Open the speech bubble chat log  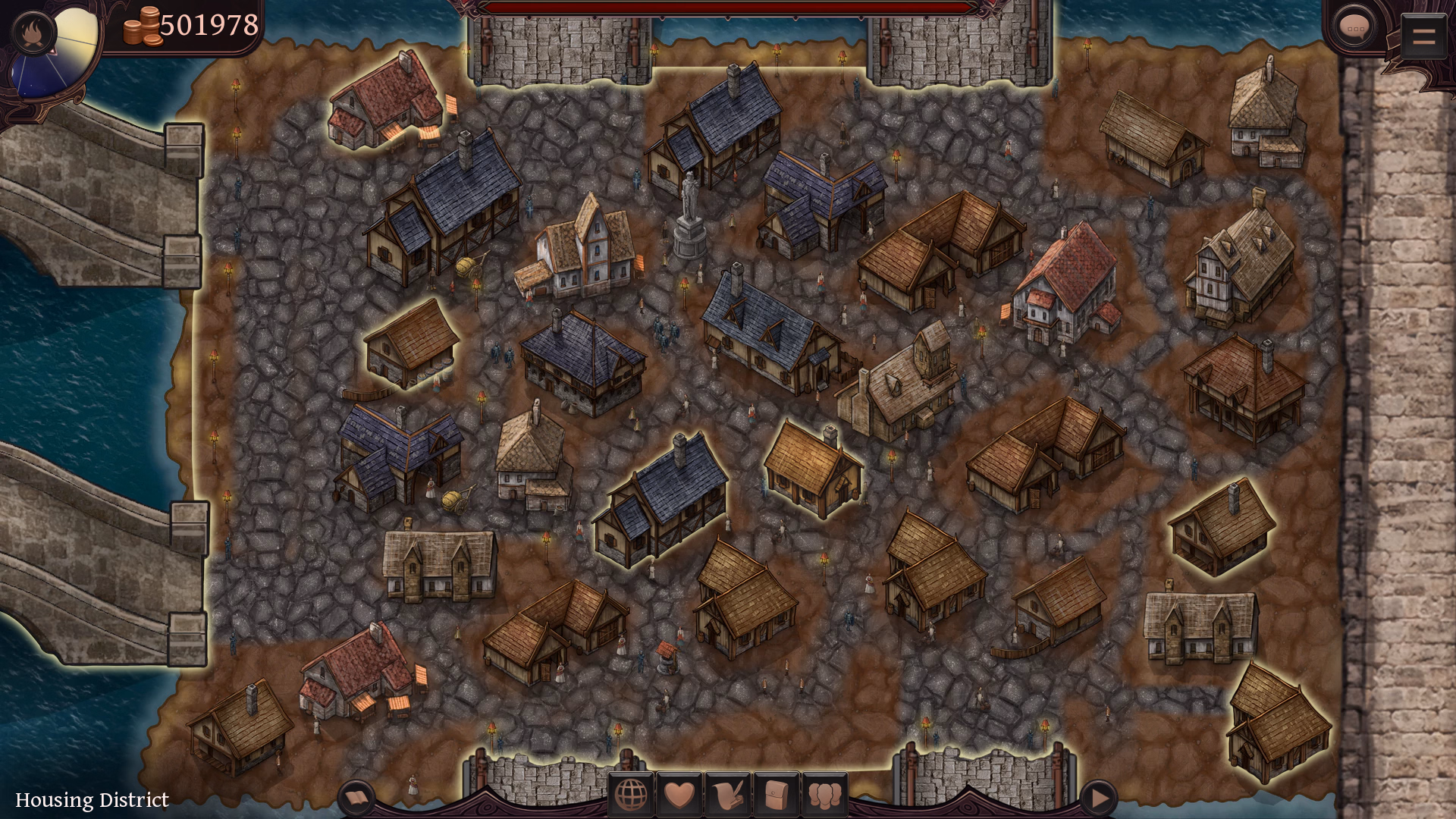tap(1354, 30)
